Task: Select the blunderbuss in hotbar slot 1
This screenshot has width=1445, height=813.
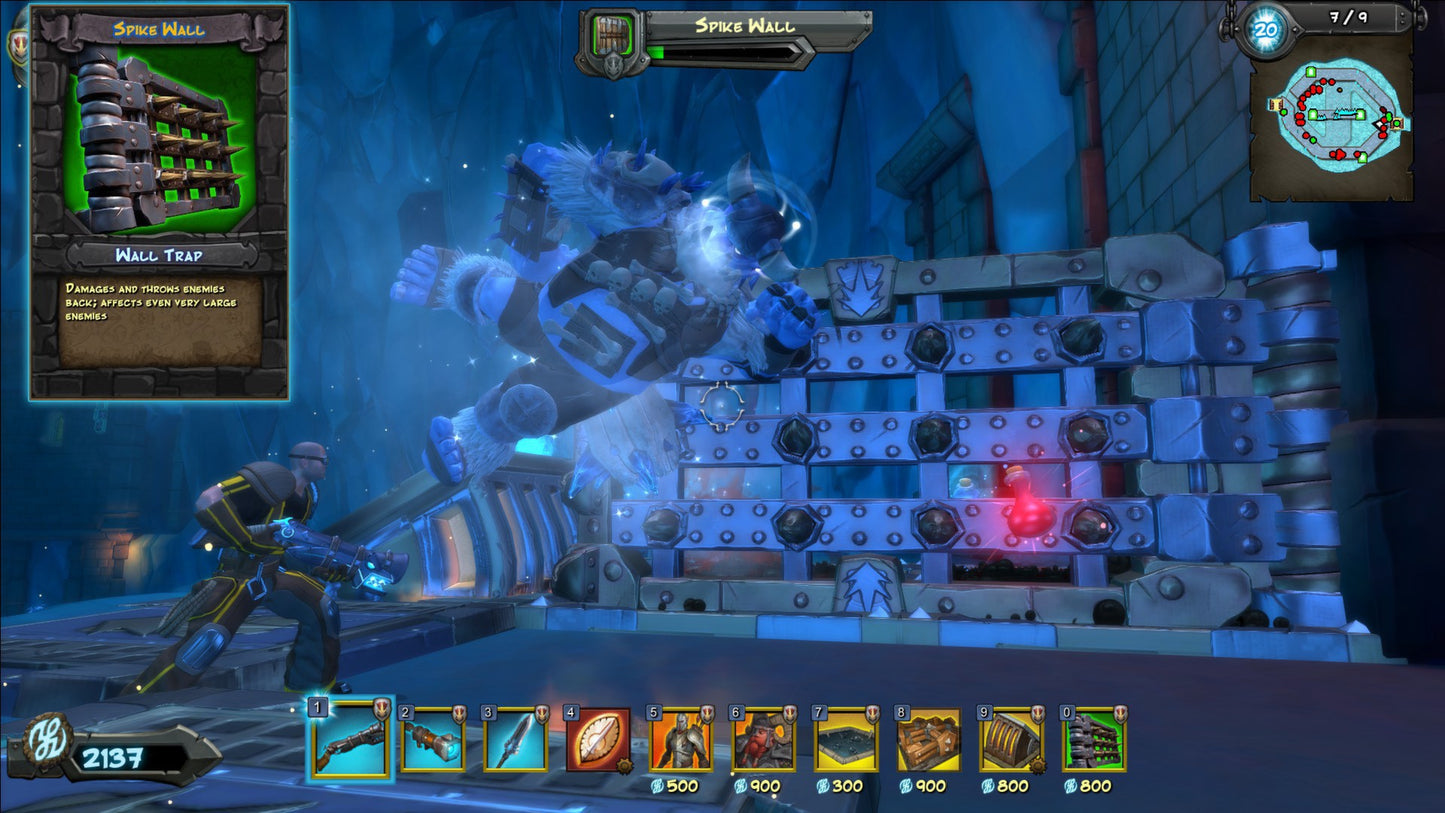Action: tap(352, 742)
